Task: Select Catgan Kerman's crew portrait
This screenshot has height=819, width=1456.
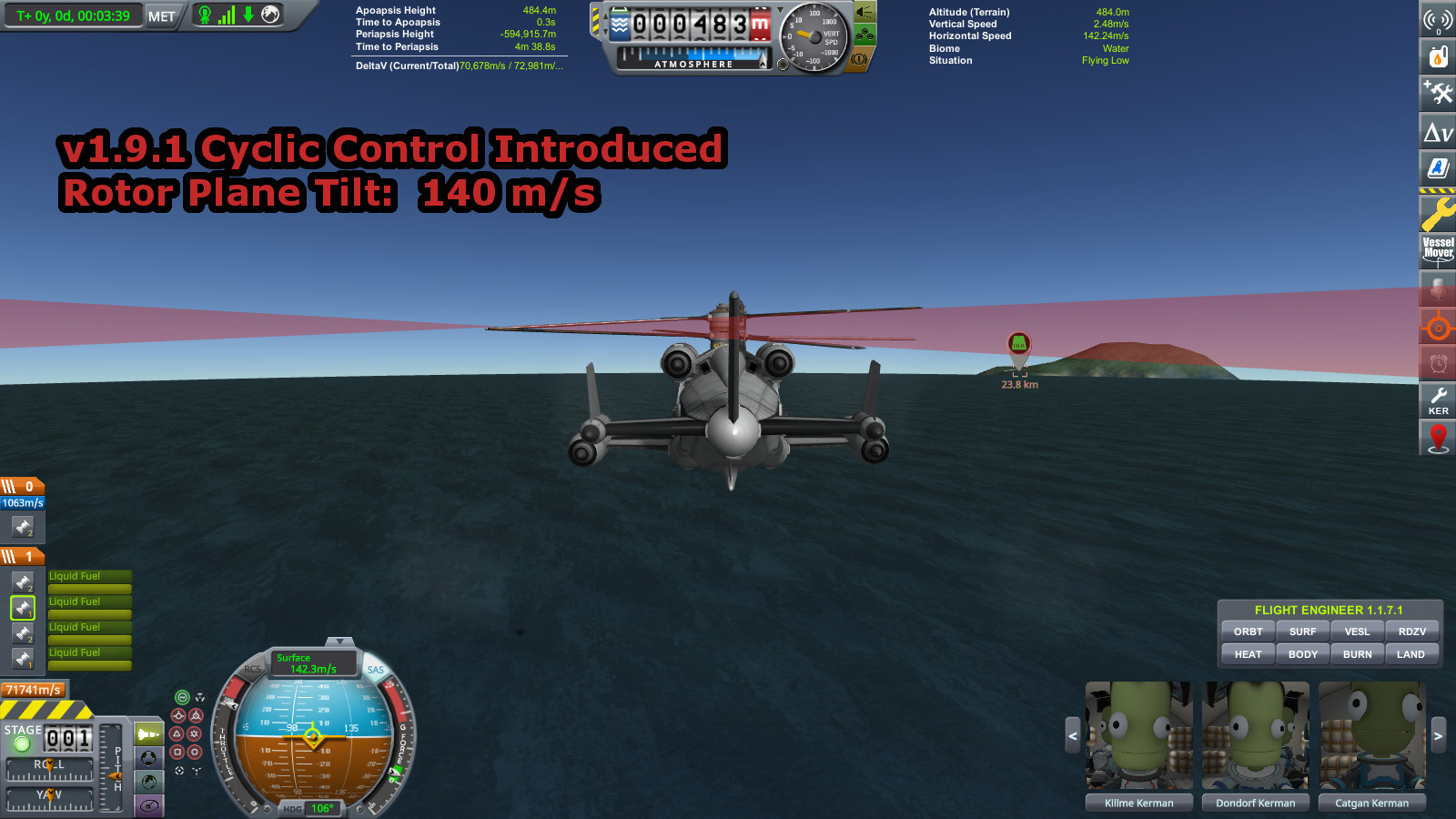Action: 1371,735
